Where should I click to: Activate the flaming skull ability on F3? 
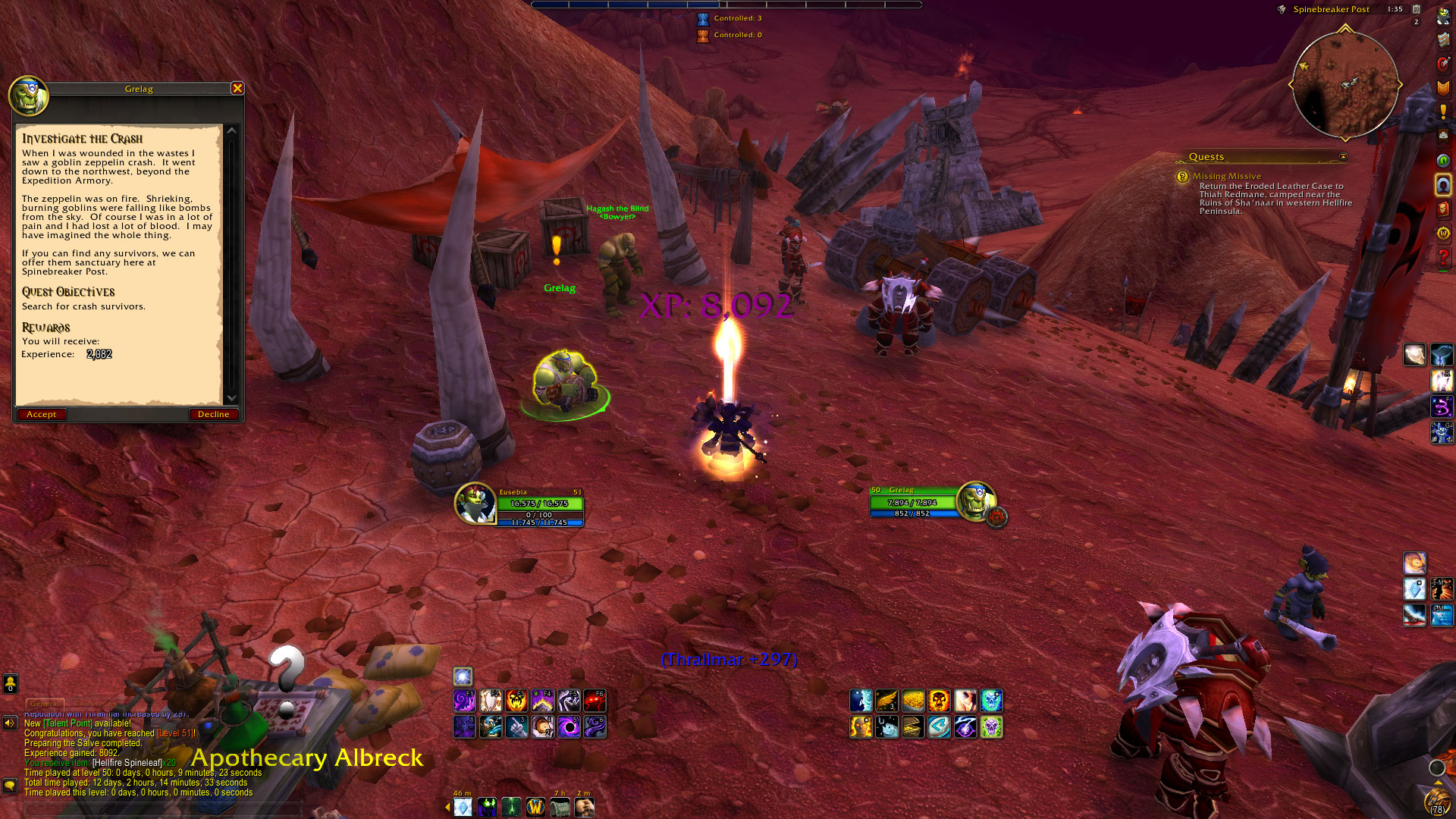click(516, 700)
